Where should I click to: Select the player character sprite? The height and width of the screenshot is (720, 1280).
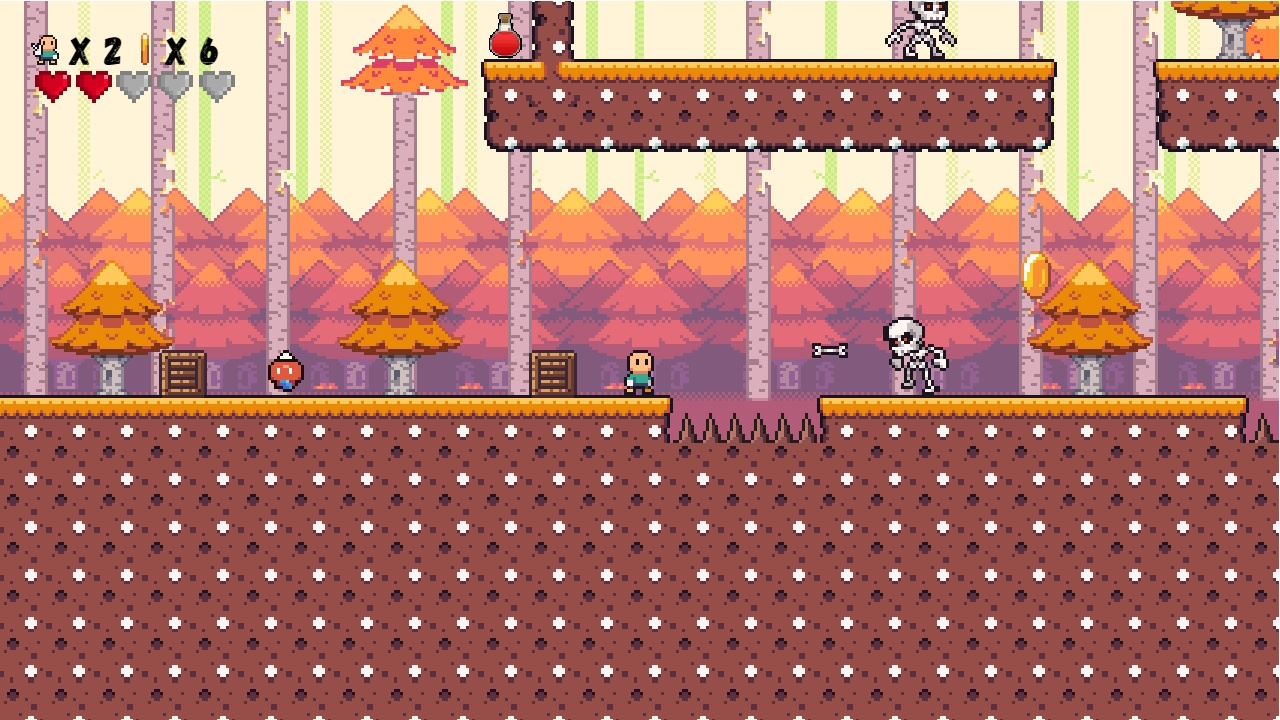(x=639, y=373)
